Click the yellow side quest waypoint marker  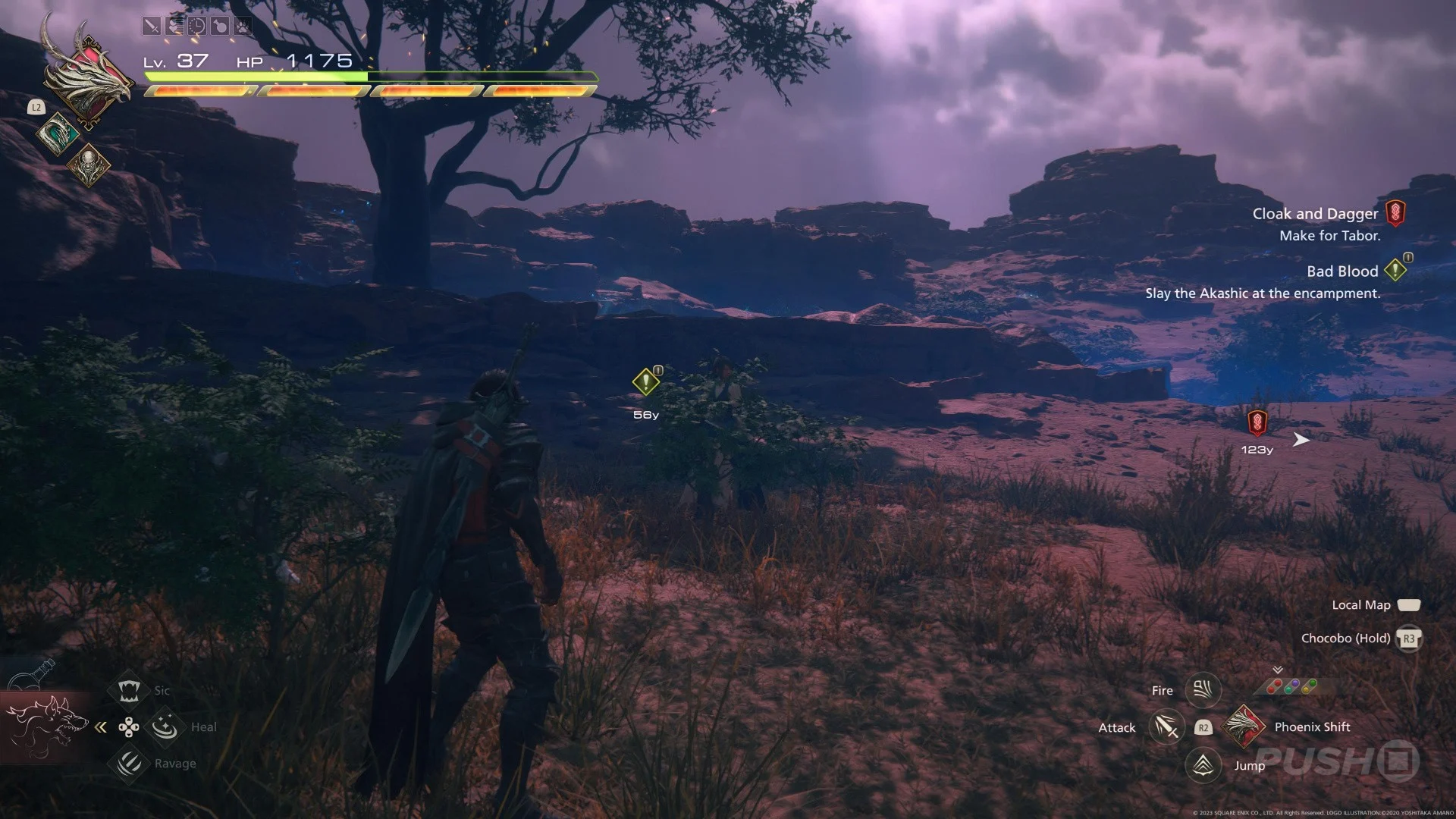[646, 382]
